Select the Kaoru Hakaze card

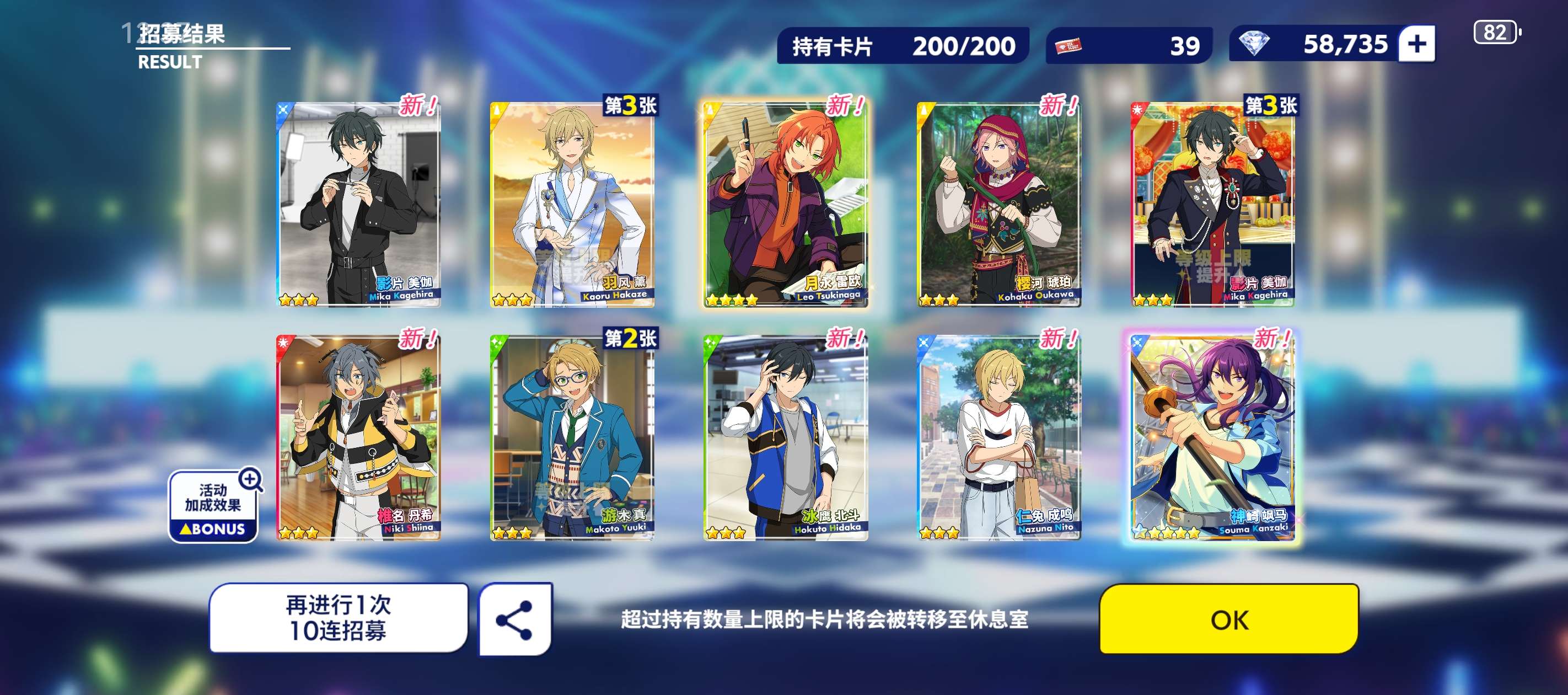572,204
